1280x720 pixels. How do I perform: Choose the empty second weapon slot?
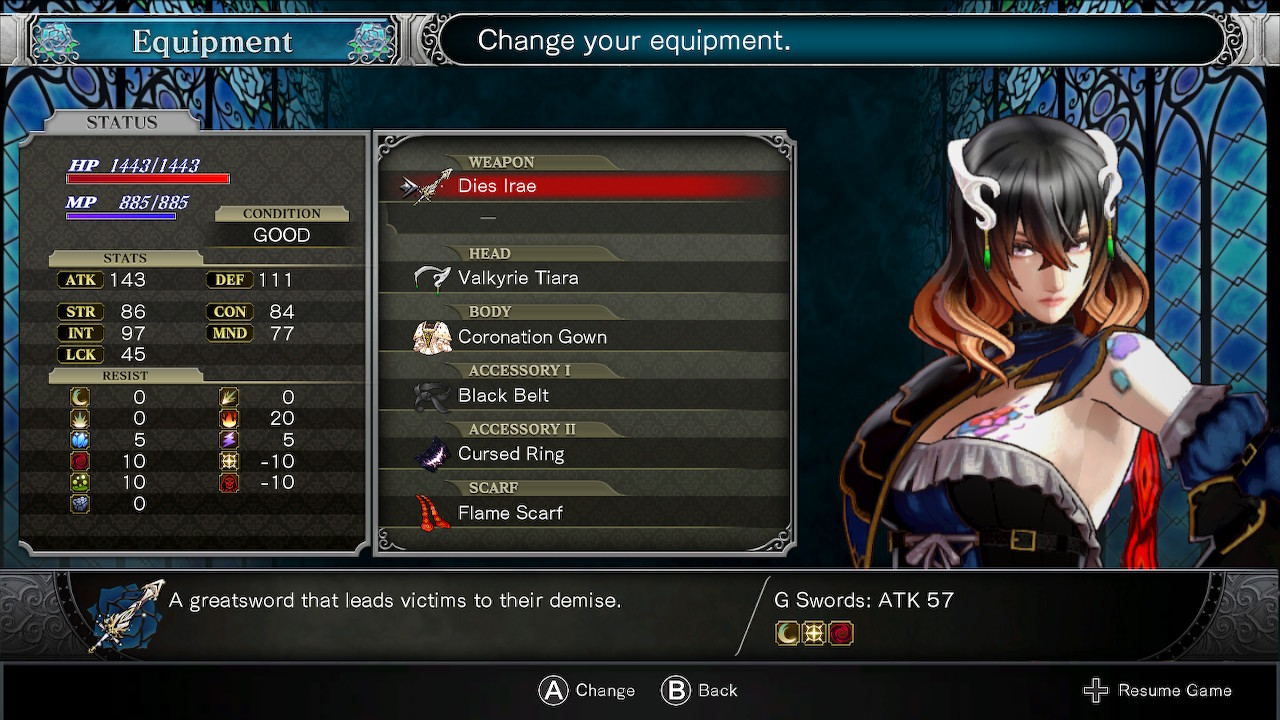coord(584,217)
